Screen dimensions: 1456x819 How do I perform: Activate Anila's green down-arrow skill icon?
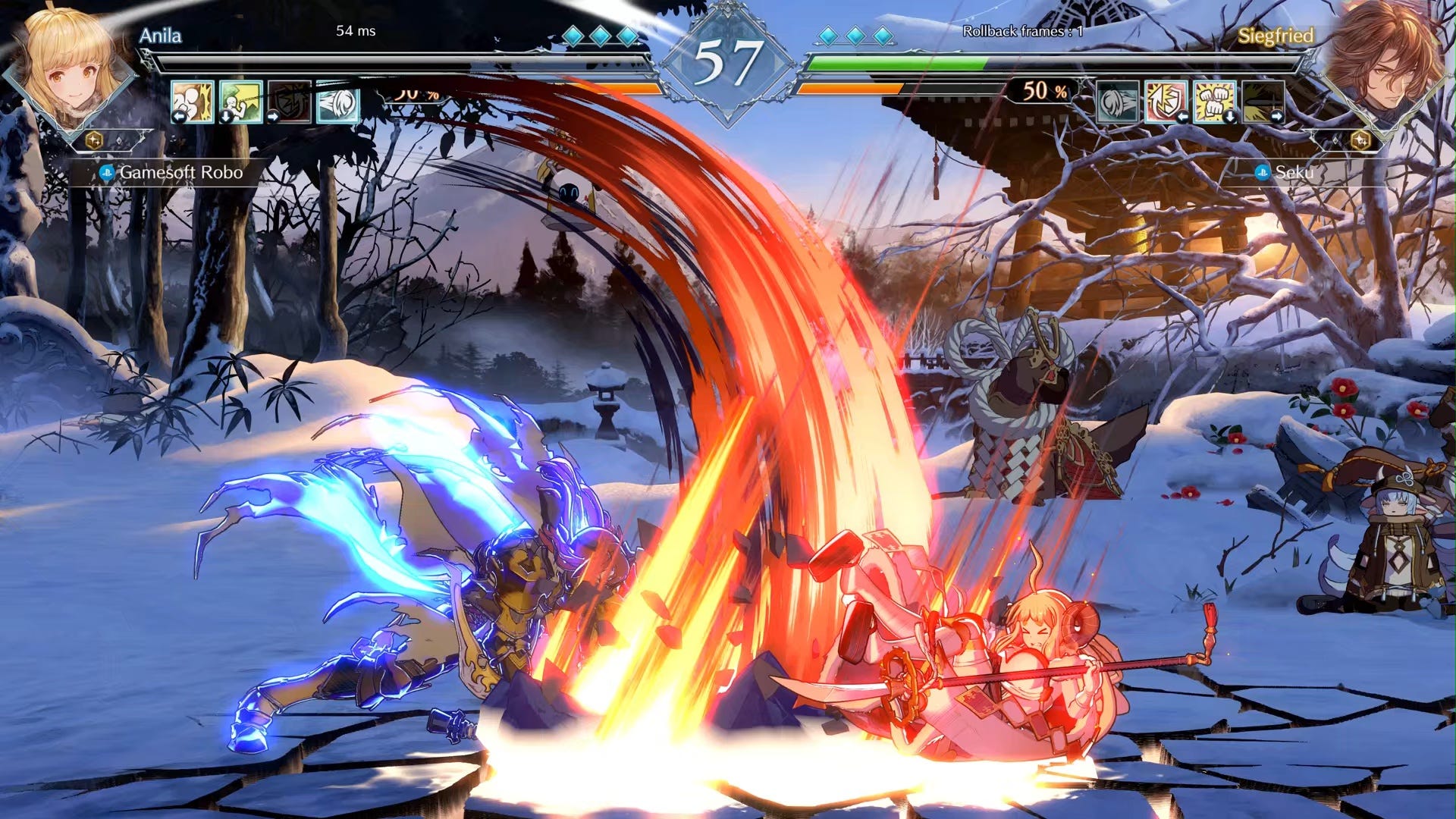(241, 102)
